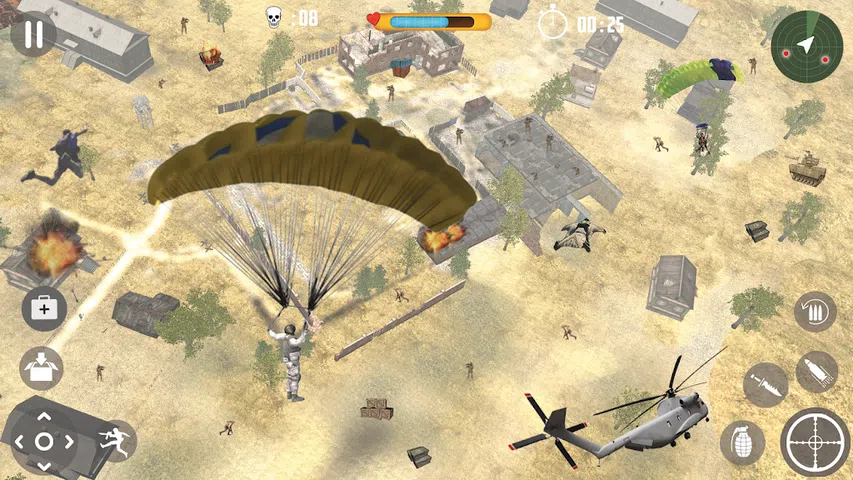Tap the center of the movement pad
The image size is (853, 480).
coord(44,440)
